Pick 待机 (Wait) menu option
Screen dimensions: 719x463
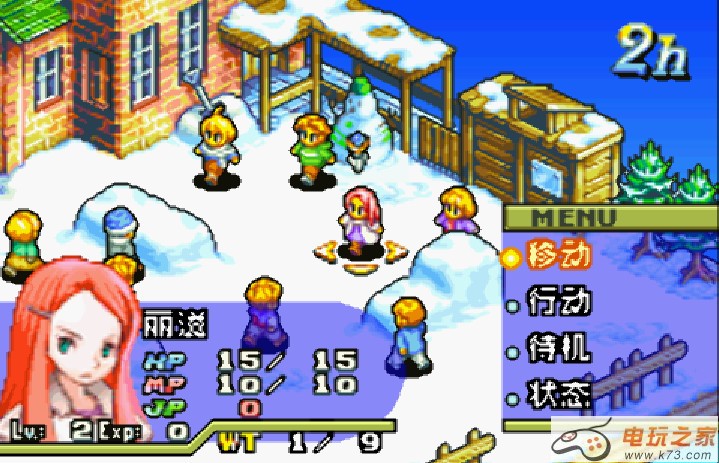[x=558, y=349]
